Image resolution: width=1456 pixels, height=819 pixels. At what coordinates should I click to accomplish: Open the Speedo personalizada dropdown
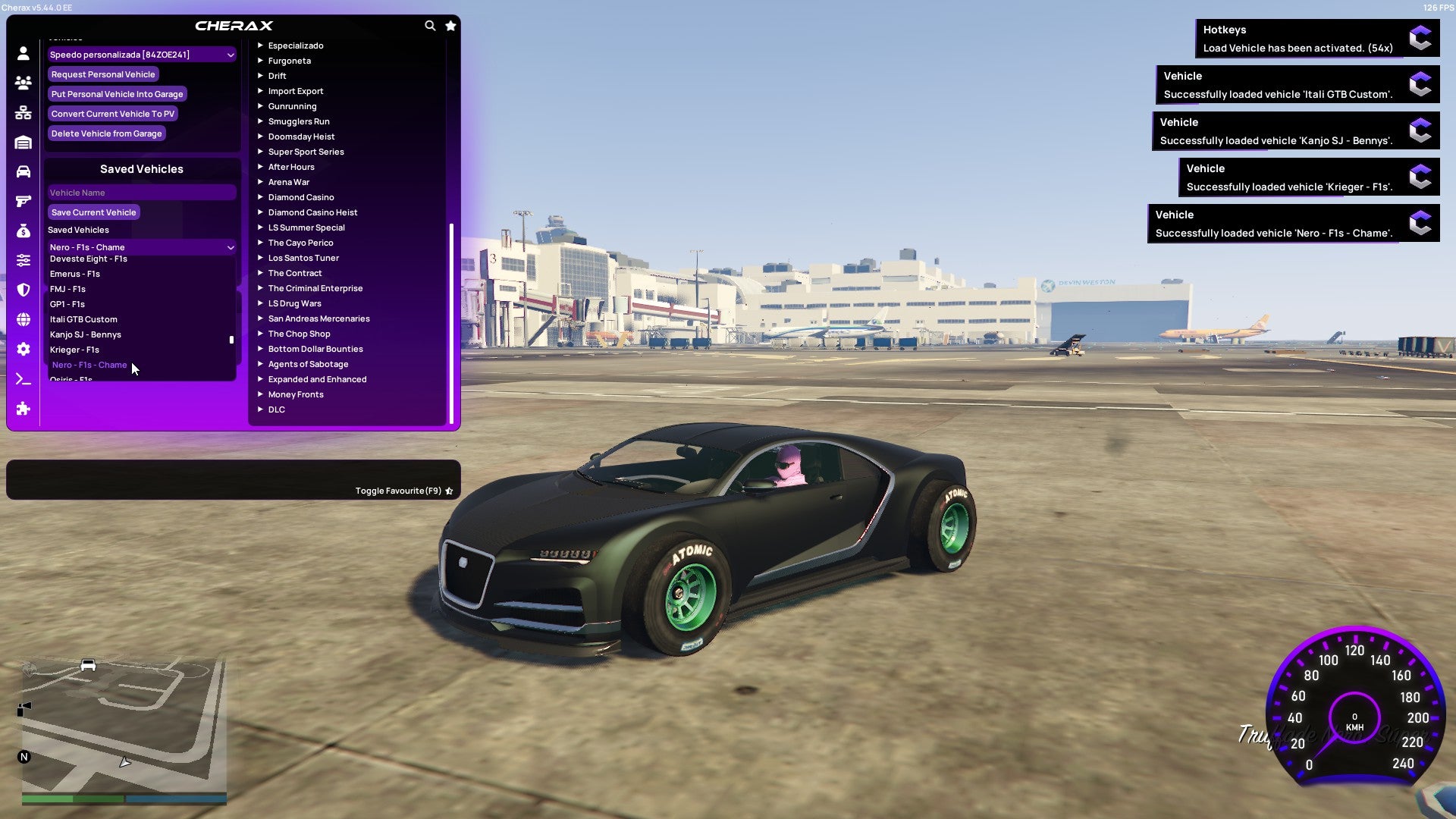[141, 54]
